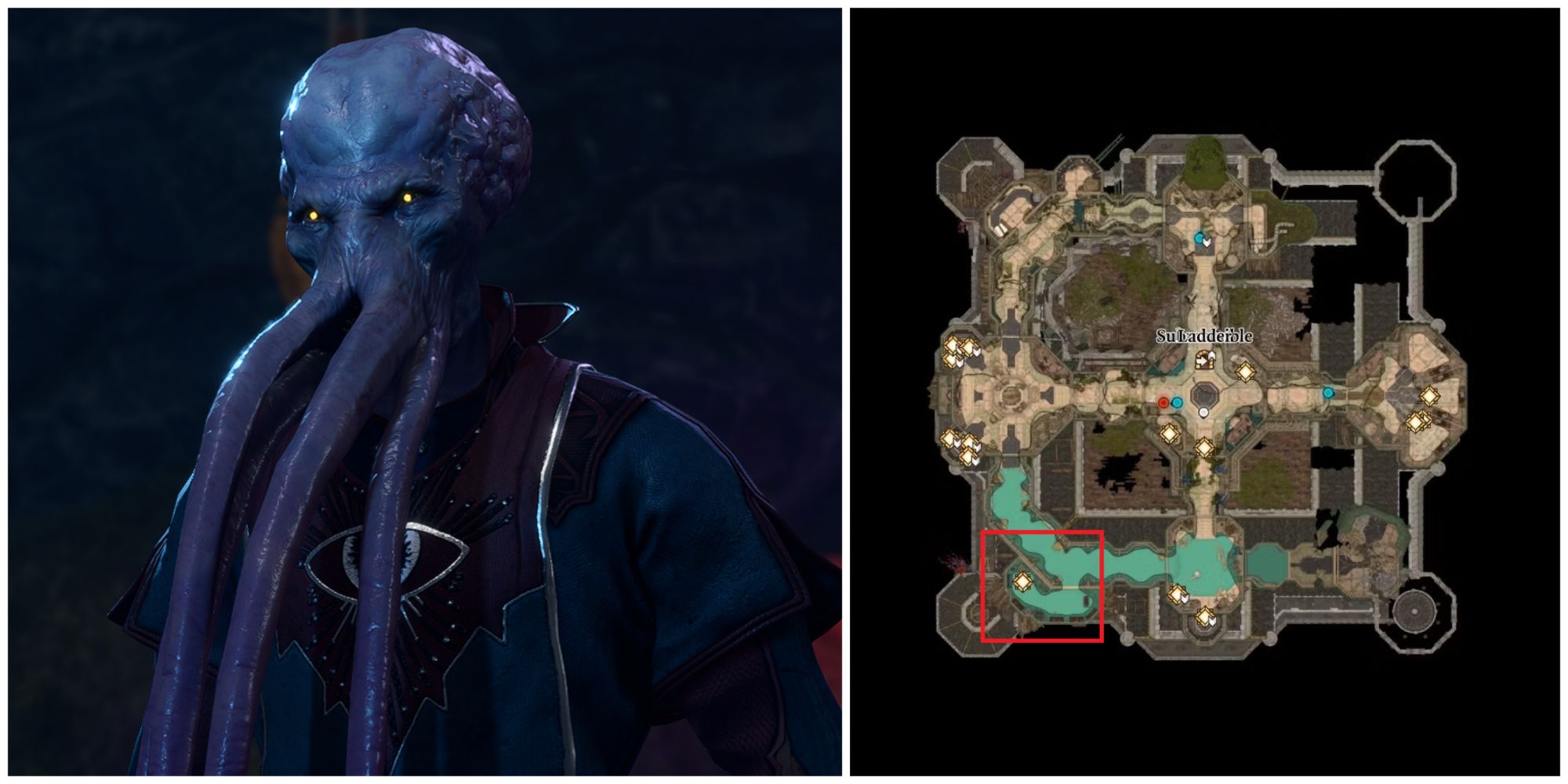Screen dimensions: 1568x784
Task: Click the diamond marker south of the central plaza
Action: tap(1204, 448)
